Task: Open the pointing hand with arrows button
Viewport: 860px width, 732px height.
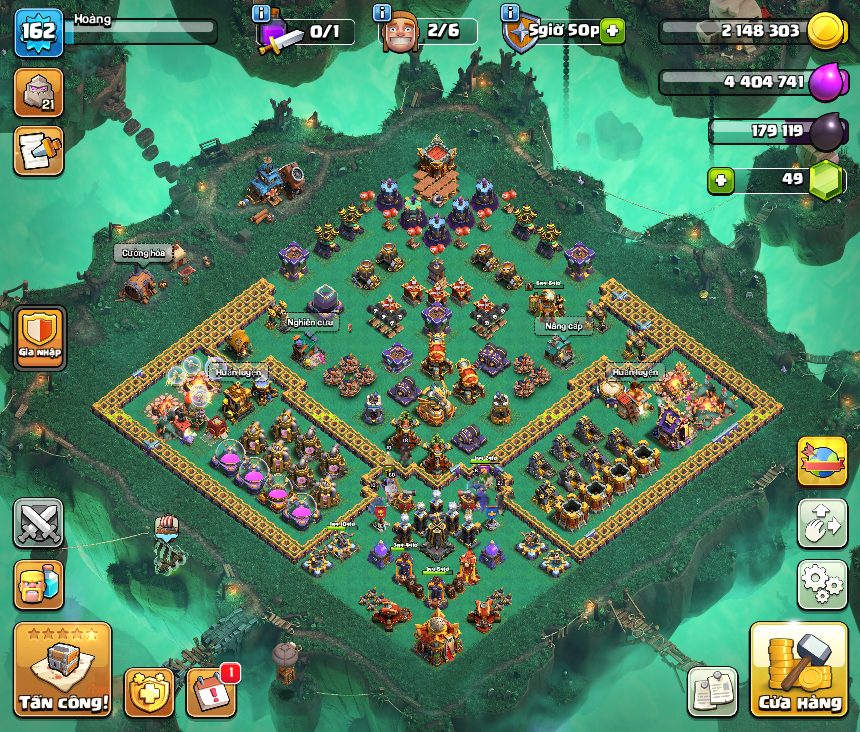Action: click(x=822, y=523)
